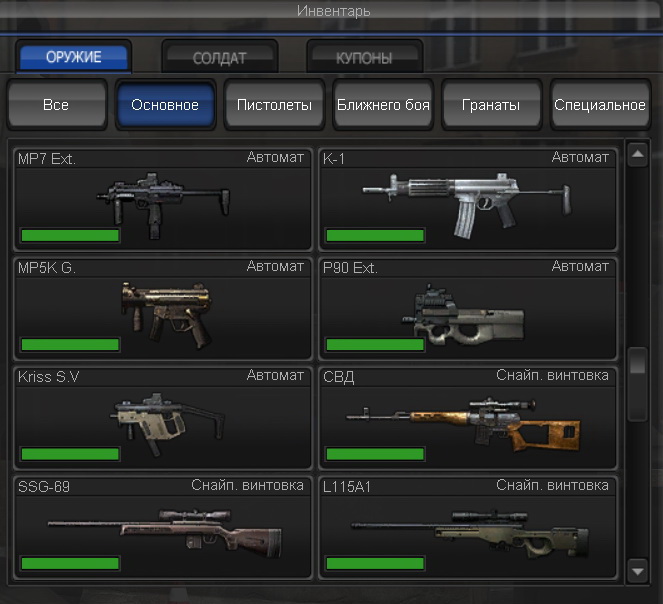Click the inventory list's up arrow
Viewport: 663px width, 604px height.
pyautogui.click(x=638, y=154)
